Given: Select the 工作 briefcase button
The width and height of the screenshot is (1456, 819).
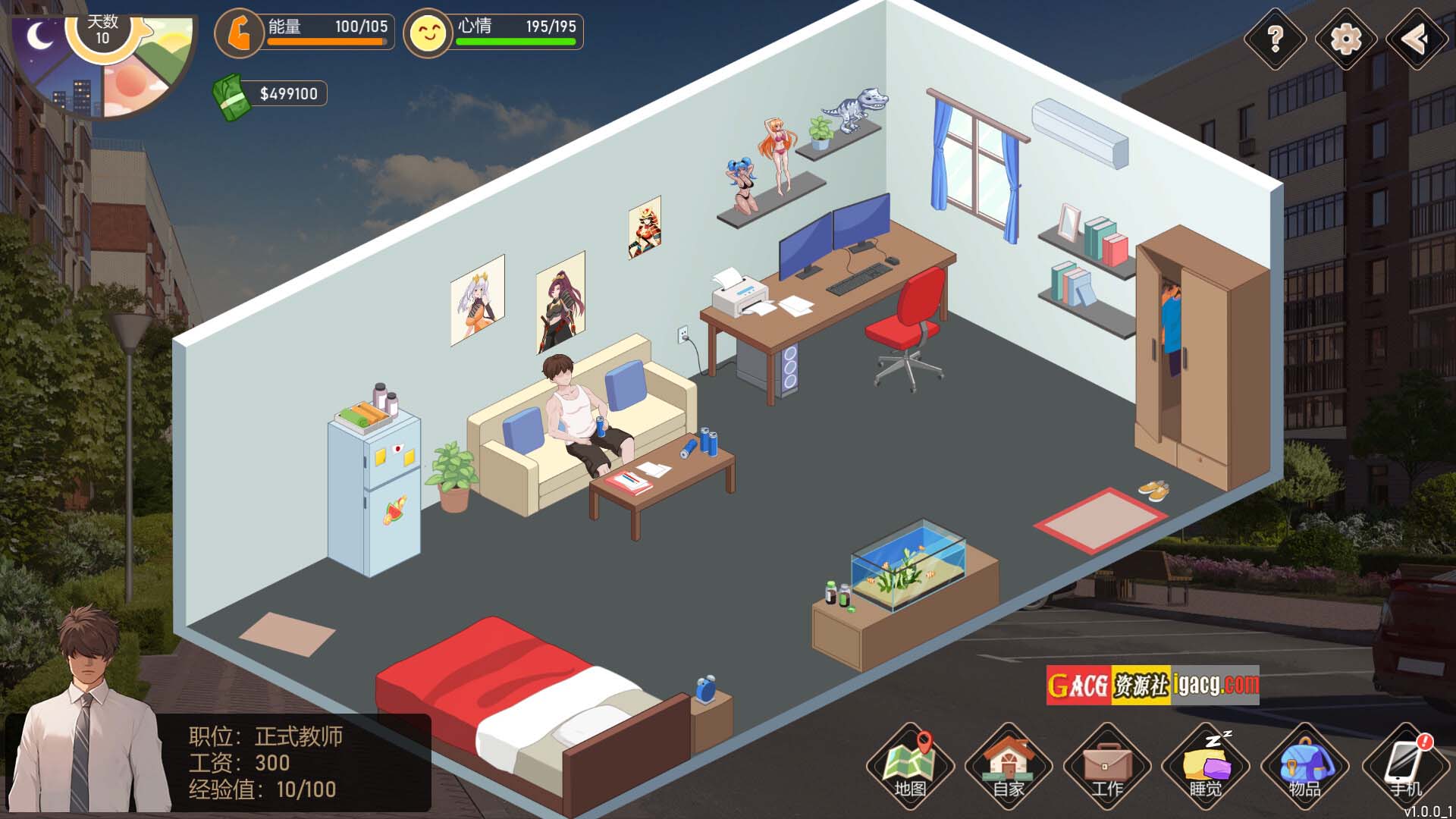Looking at the screenshot, I should [1107, 766].
